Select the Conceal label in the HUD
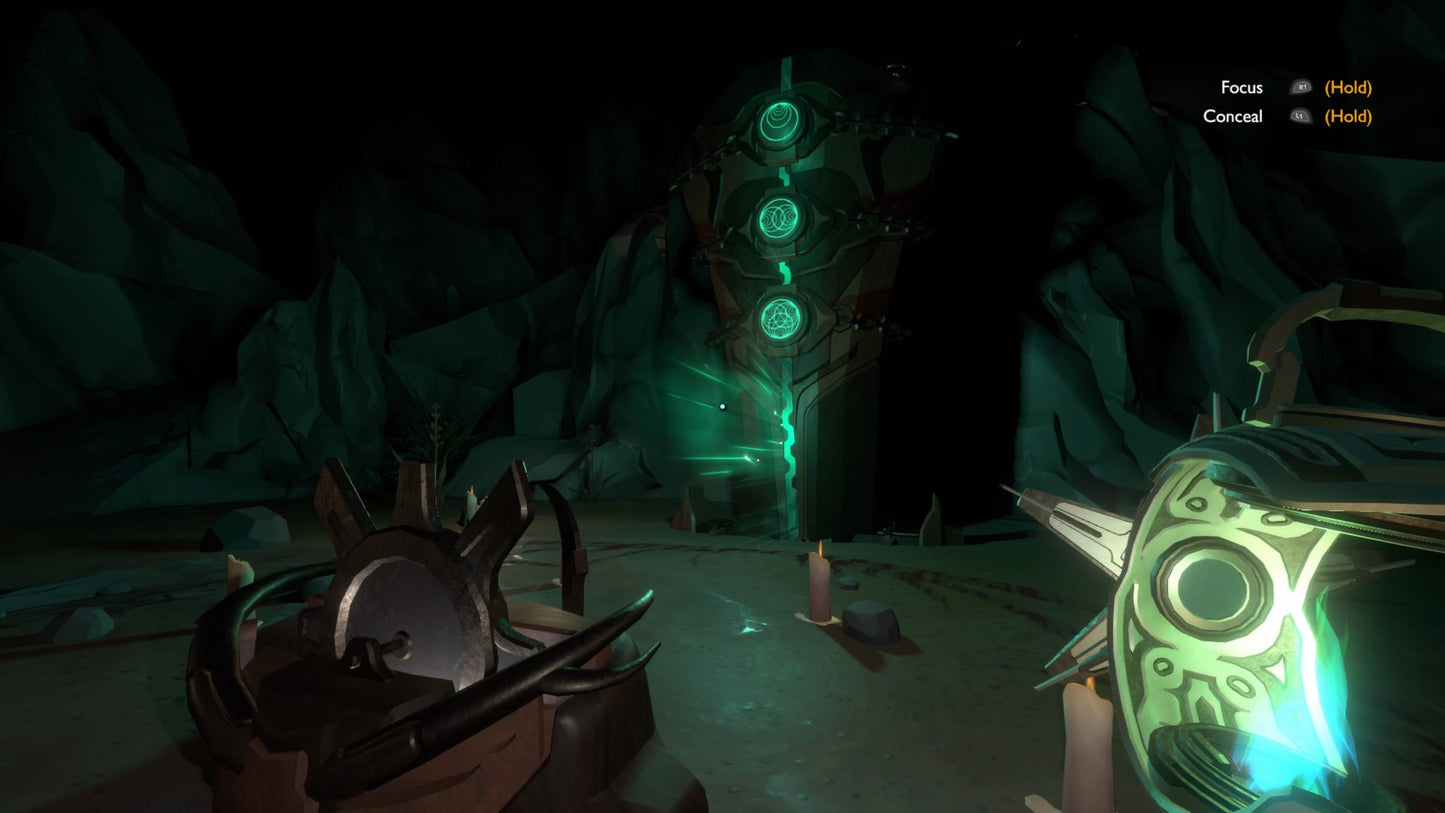Image resolution: width=1445 pixels, height=813 pixels. 1234,117
